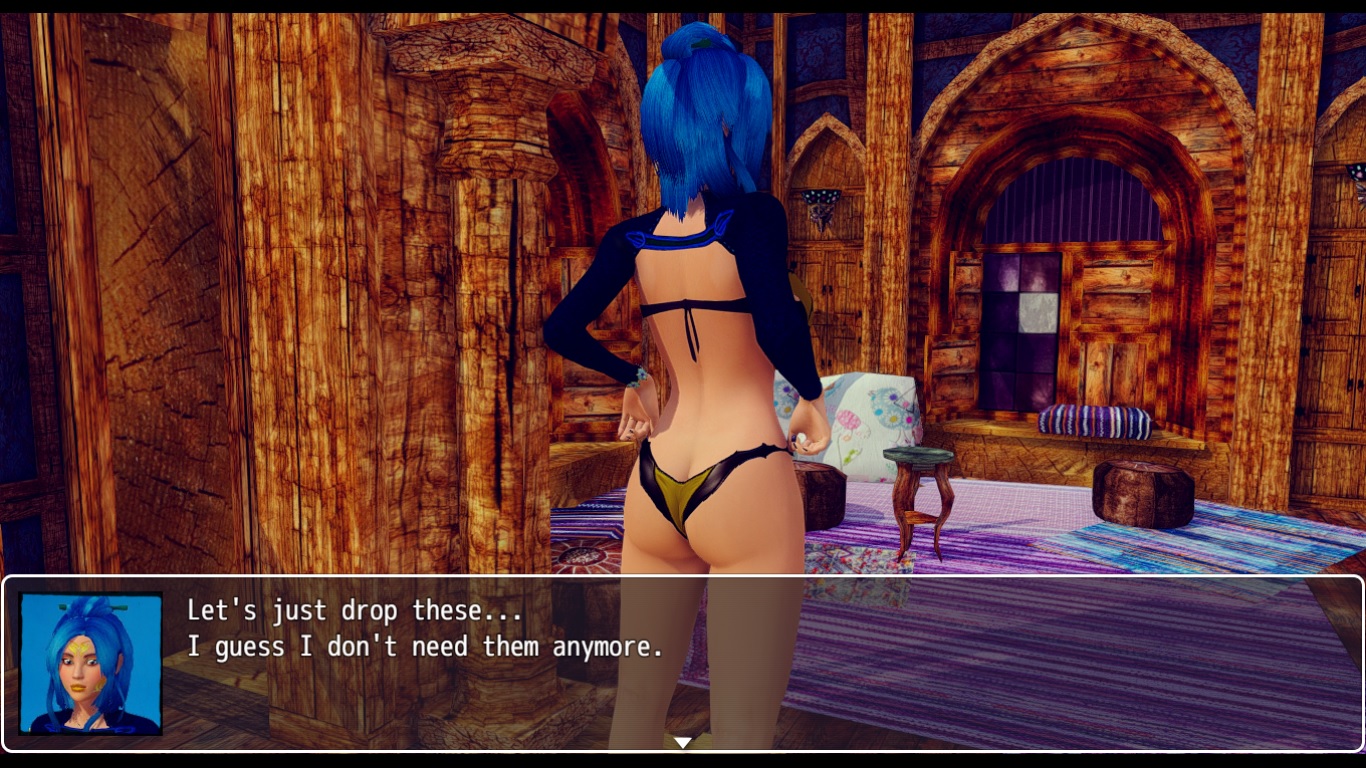Advance dialogue with the white continue arrow

683,742
